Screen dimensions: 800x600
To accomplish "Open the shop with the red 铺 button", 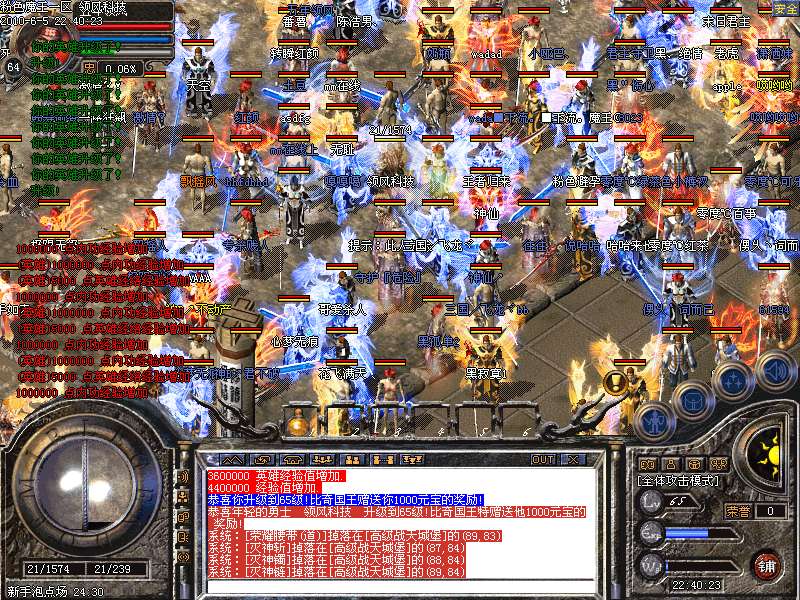I will 766,564.
